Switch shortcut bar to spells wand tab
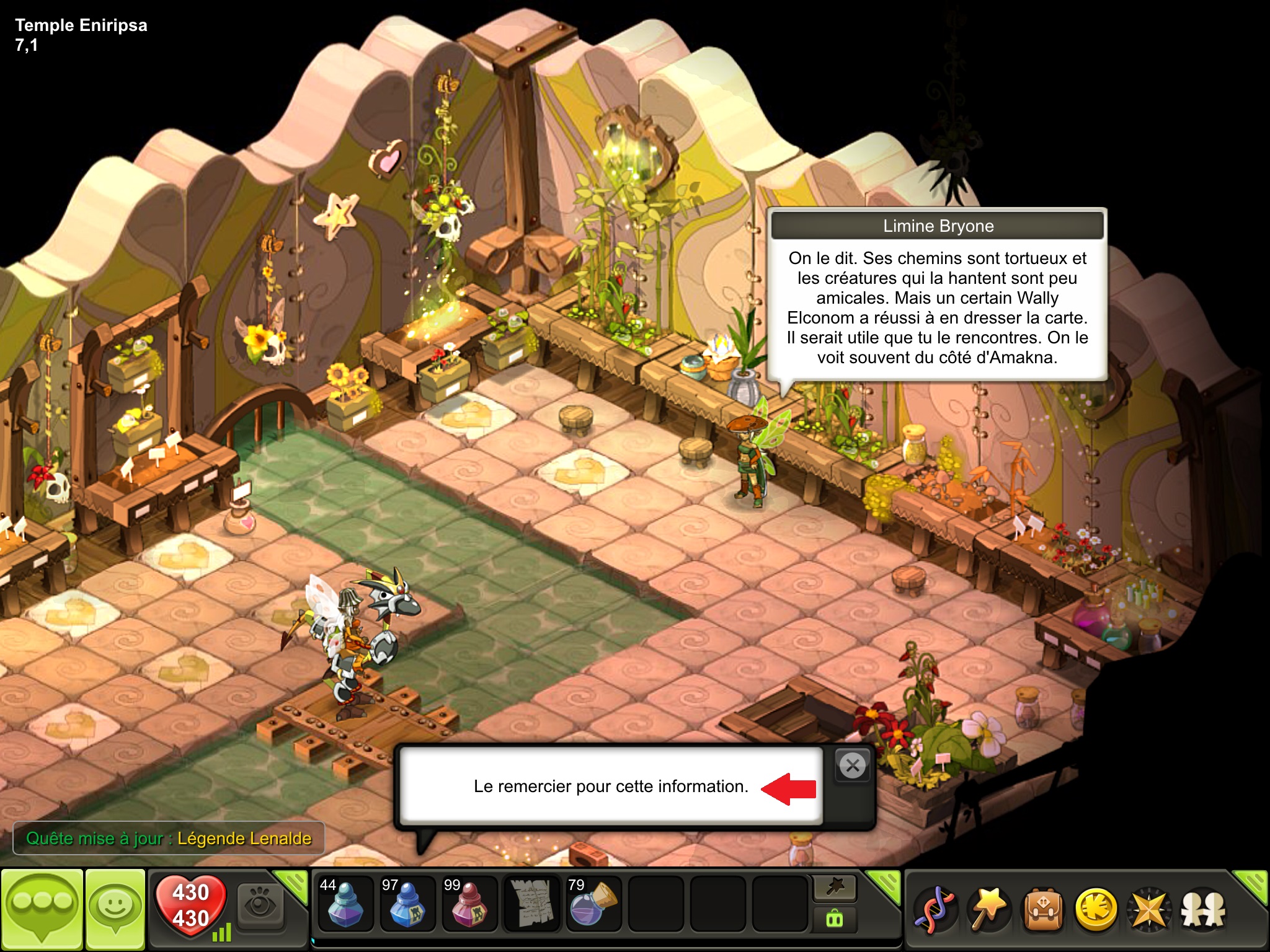Screen dimensions: 1270x952 [x=835, y=889]
